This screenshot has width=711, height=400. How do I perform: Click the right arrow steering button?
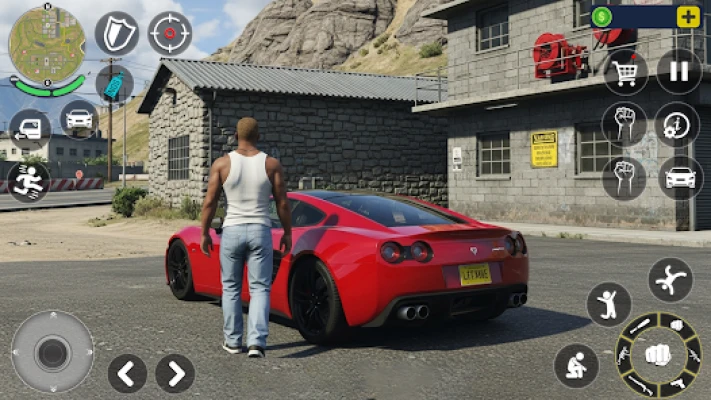point(175,373)
